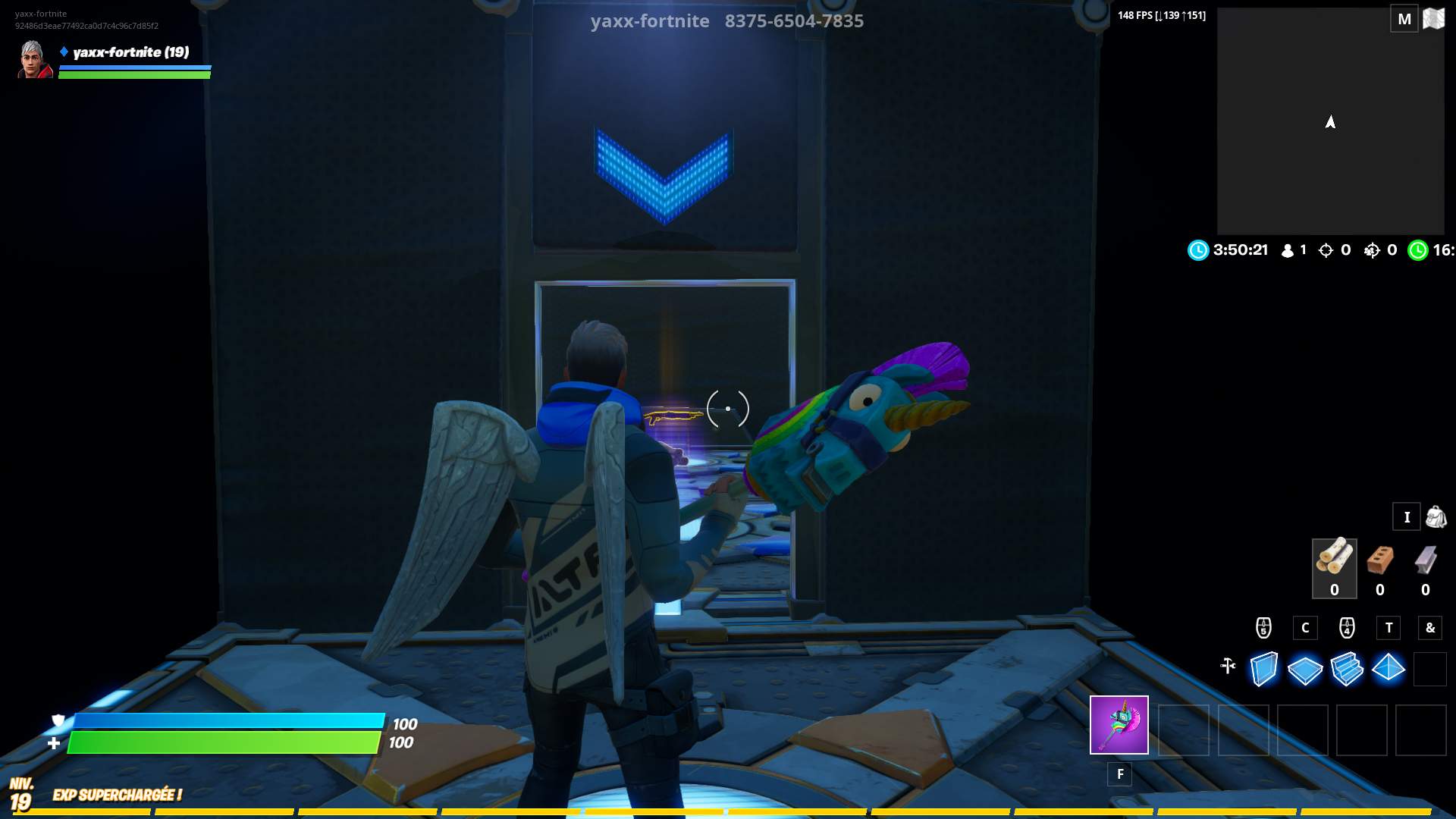Select the brick material icon

pyautogui.click(x=1379, y=565)
